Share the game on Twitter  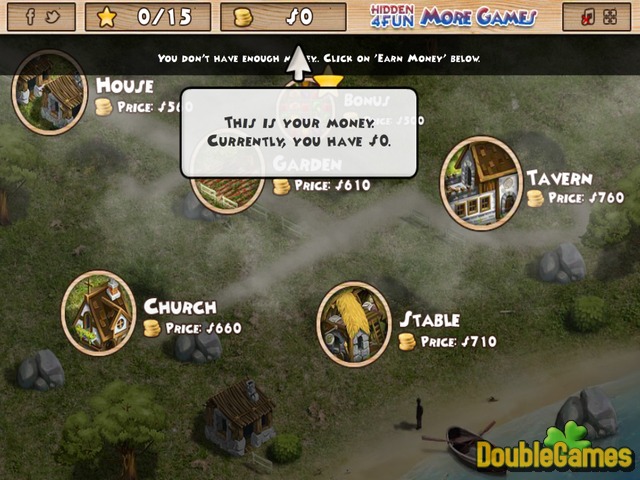[52, 17]
